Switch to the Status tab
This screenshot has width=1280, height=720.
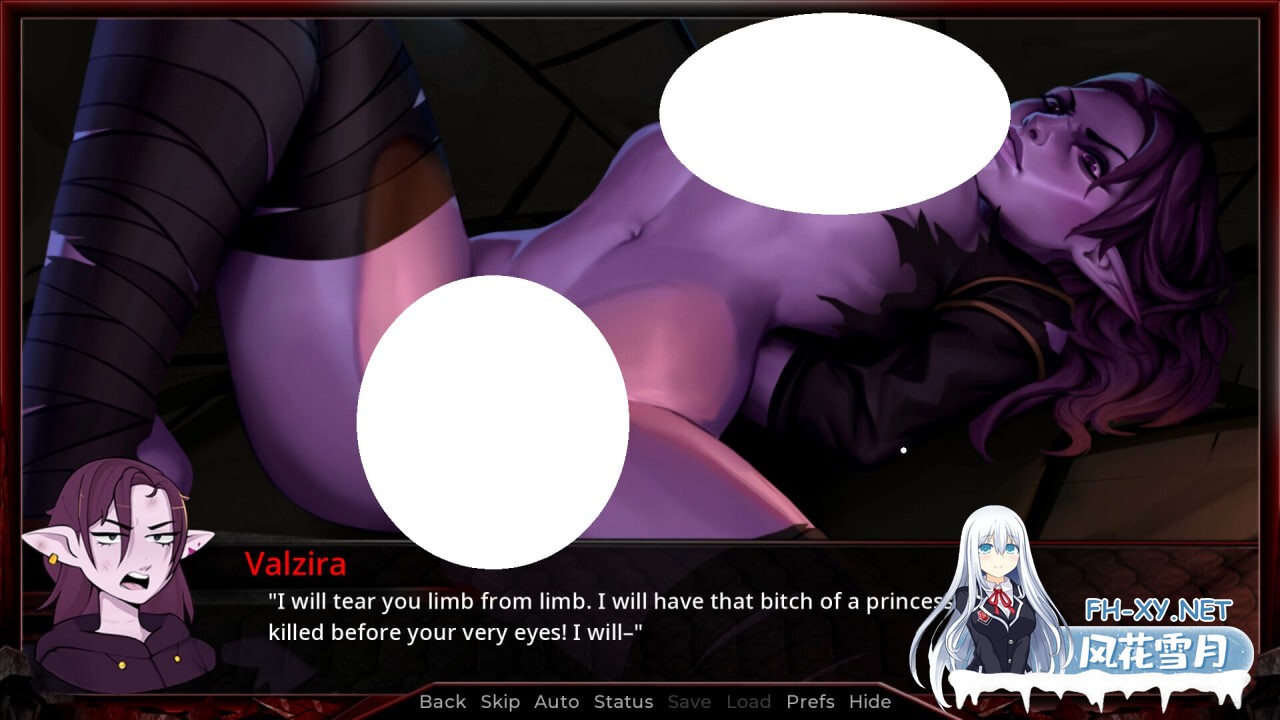622,702
